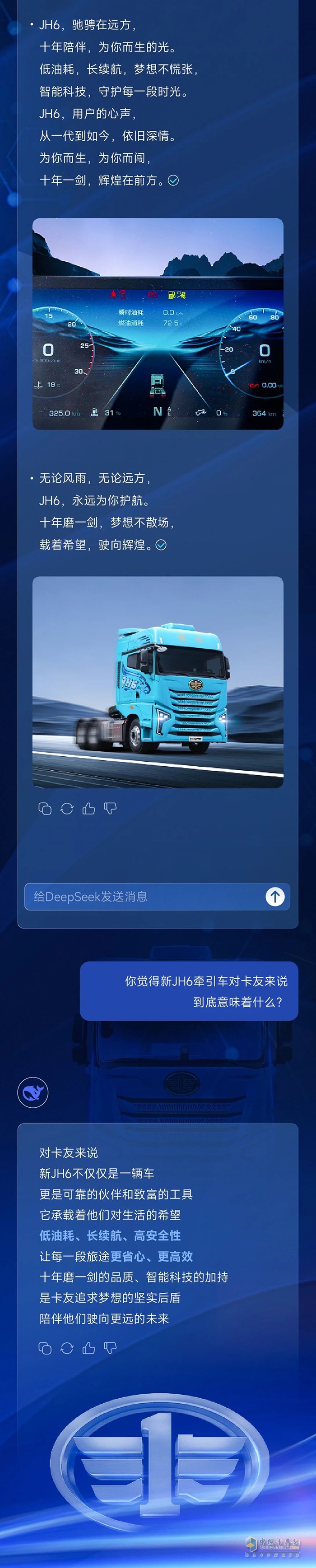
Task: Like the poem reply under the truck photo
Action: (x=89, y=808)
